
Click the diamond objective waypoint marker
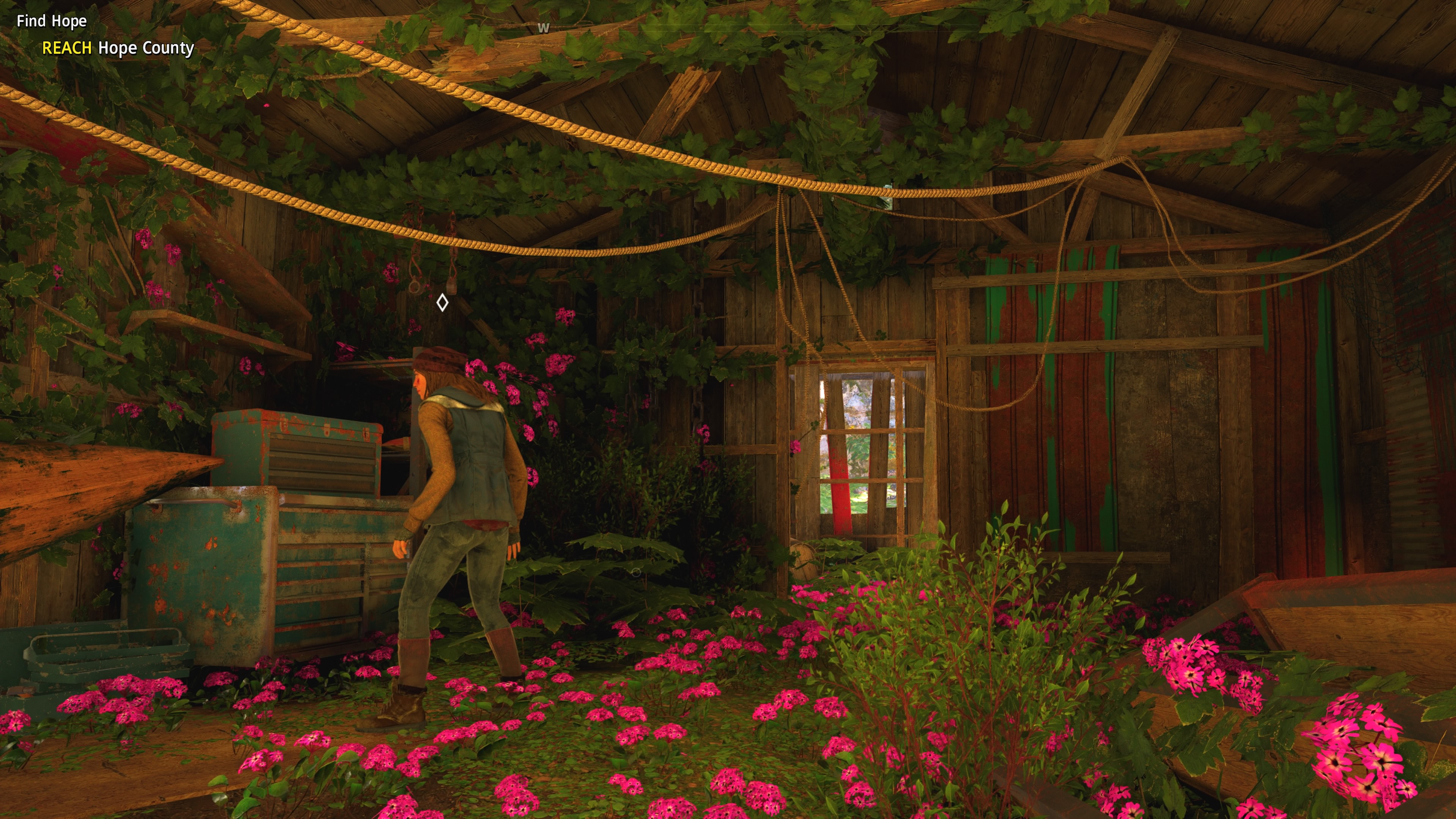(442, 303)
